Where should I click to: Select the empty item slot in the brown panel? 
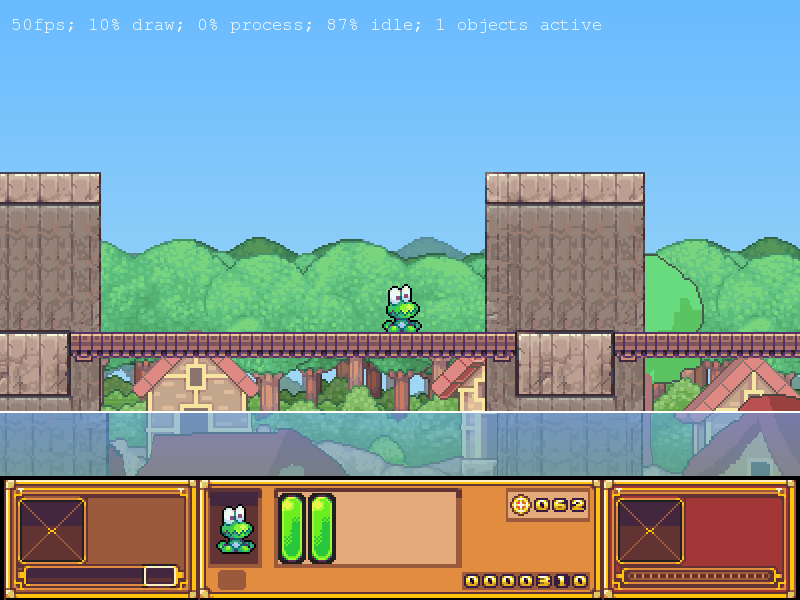(52, 531)
